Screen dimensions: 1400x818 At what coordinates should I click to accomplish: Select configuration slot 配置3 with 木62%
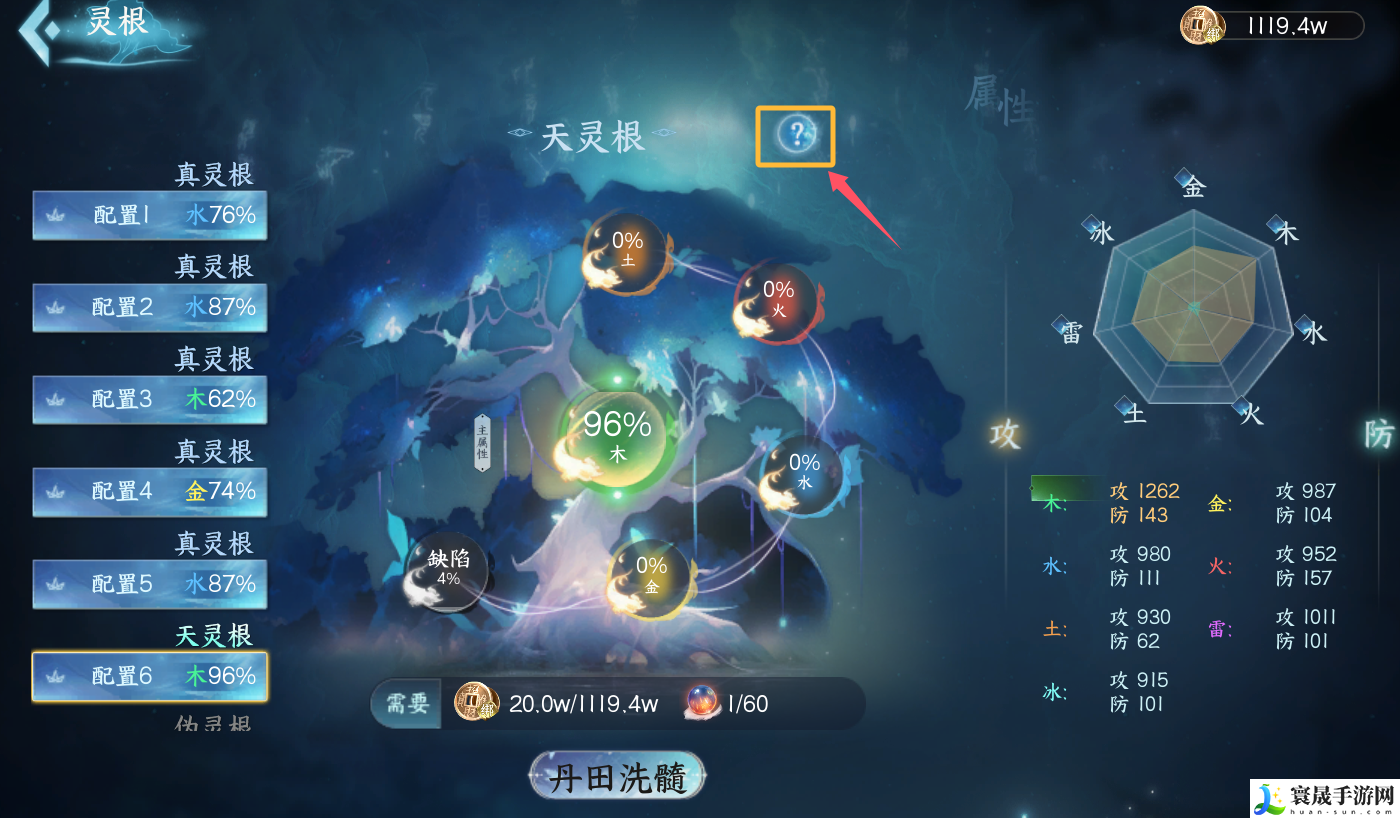[149, 399]
